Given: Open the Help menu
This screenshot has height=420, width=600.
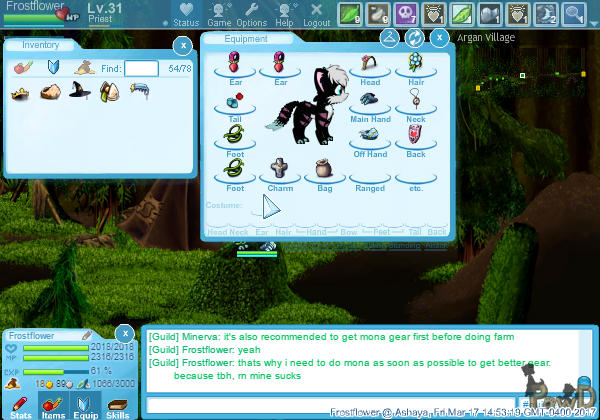Looking at the screenshot, I should point(285,14).
